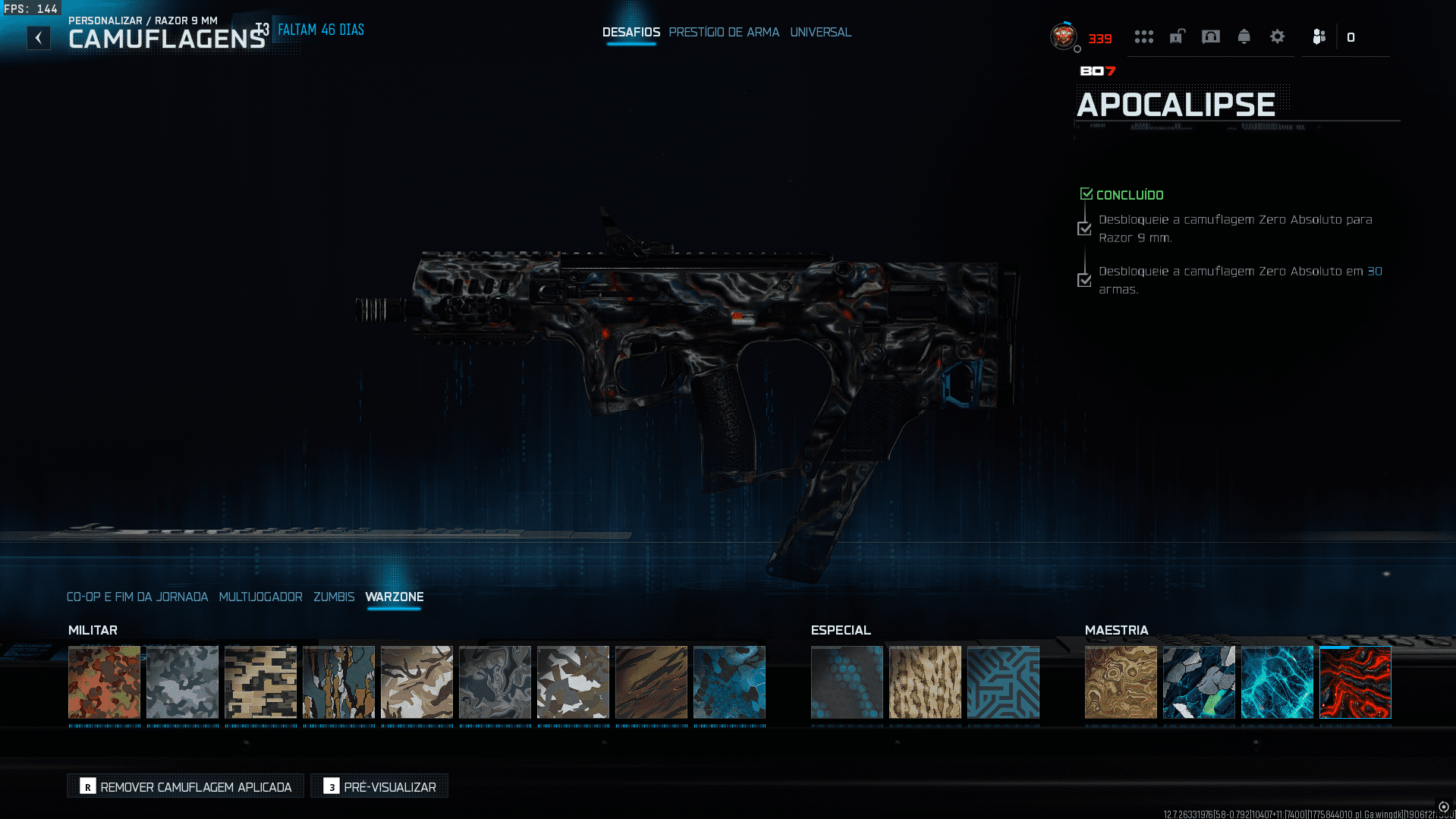1456x819 pixels.
Task: Open the notifications bell
Action: click(1244, 36)
